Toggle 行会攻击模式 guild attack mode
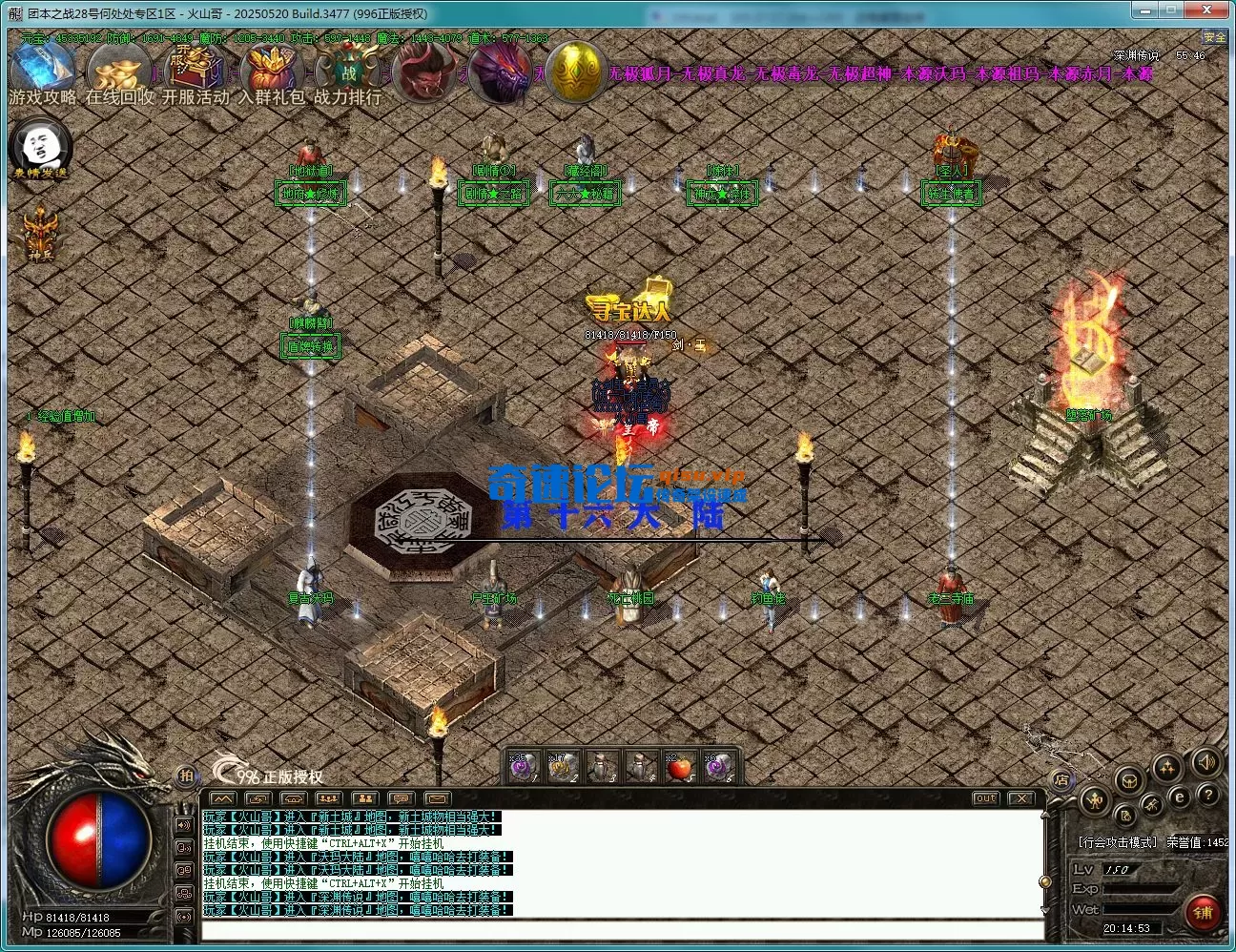This screenshot has width=1236, height=952. (x=1118, y=840)
